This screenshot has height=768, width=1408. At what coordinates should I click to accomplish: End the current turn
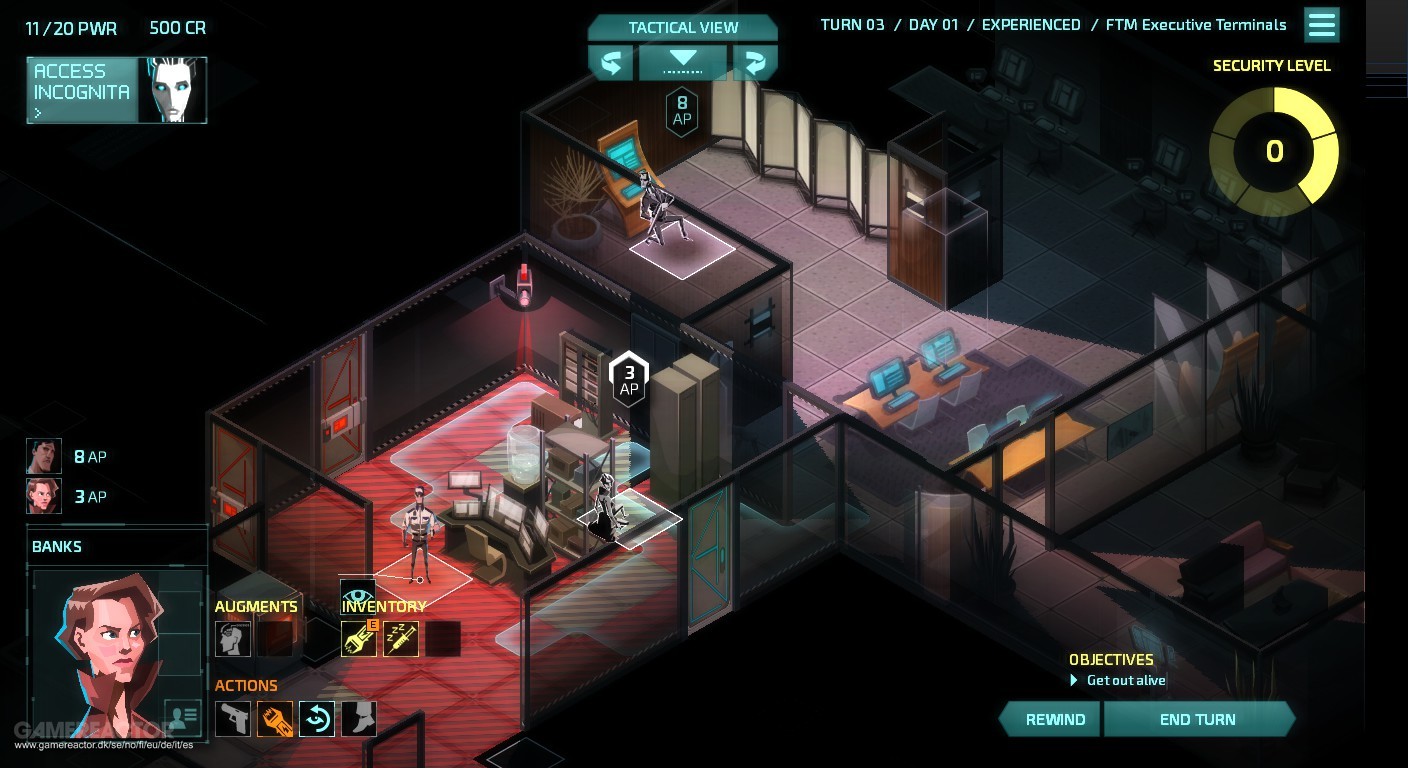(x=1197, y=719)
